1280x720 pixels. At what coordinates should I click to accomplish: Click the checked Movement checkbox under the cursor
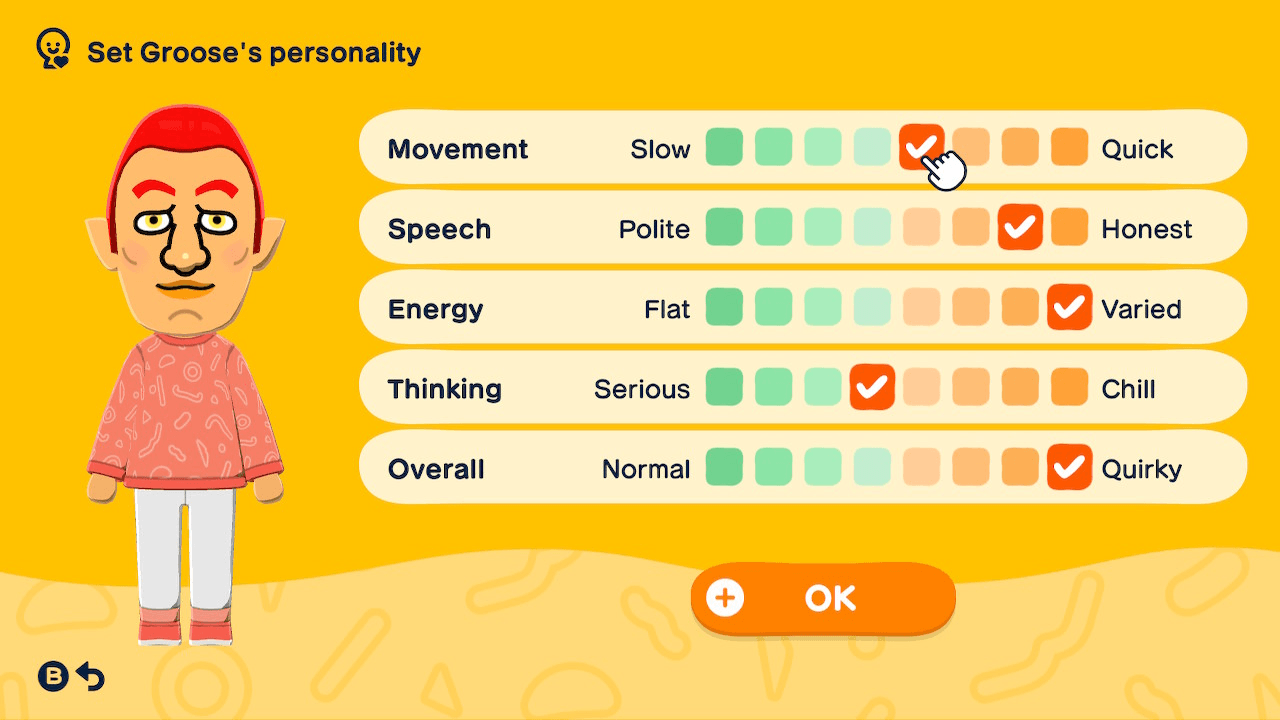point(921,147)
